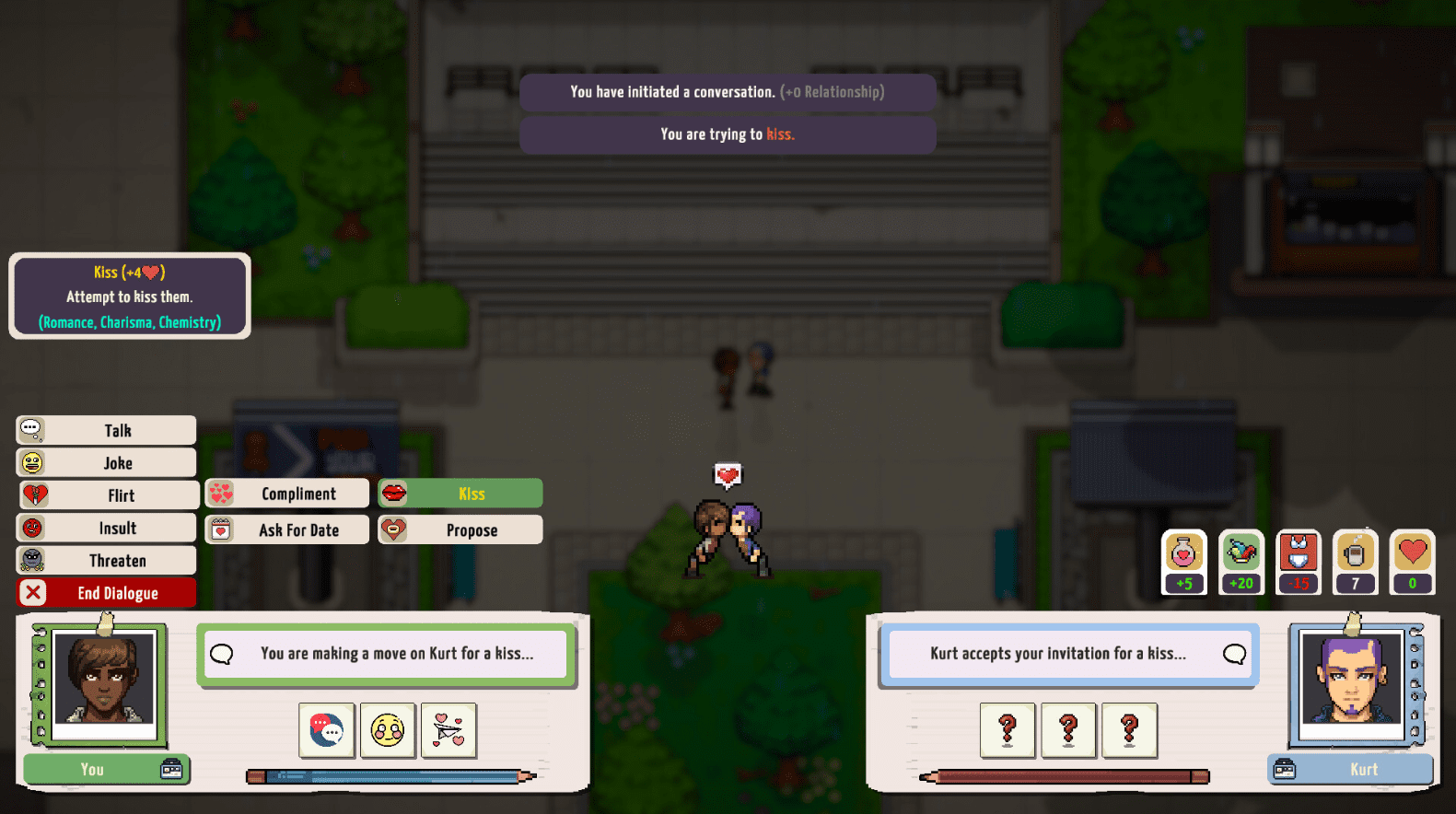Screen dimensions: 1456x814
Task: Click Kurt's portrait photo
Action: click(x=1351, y=681)
